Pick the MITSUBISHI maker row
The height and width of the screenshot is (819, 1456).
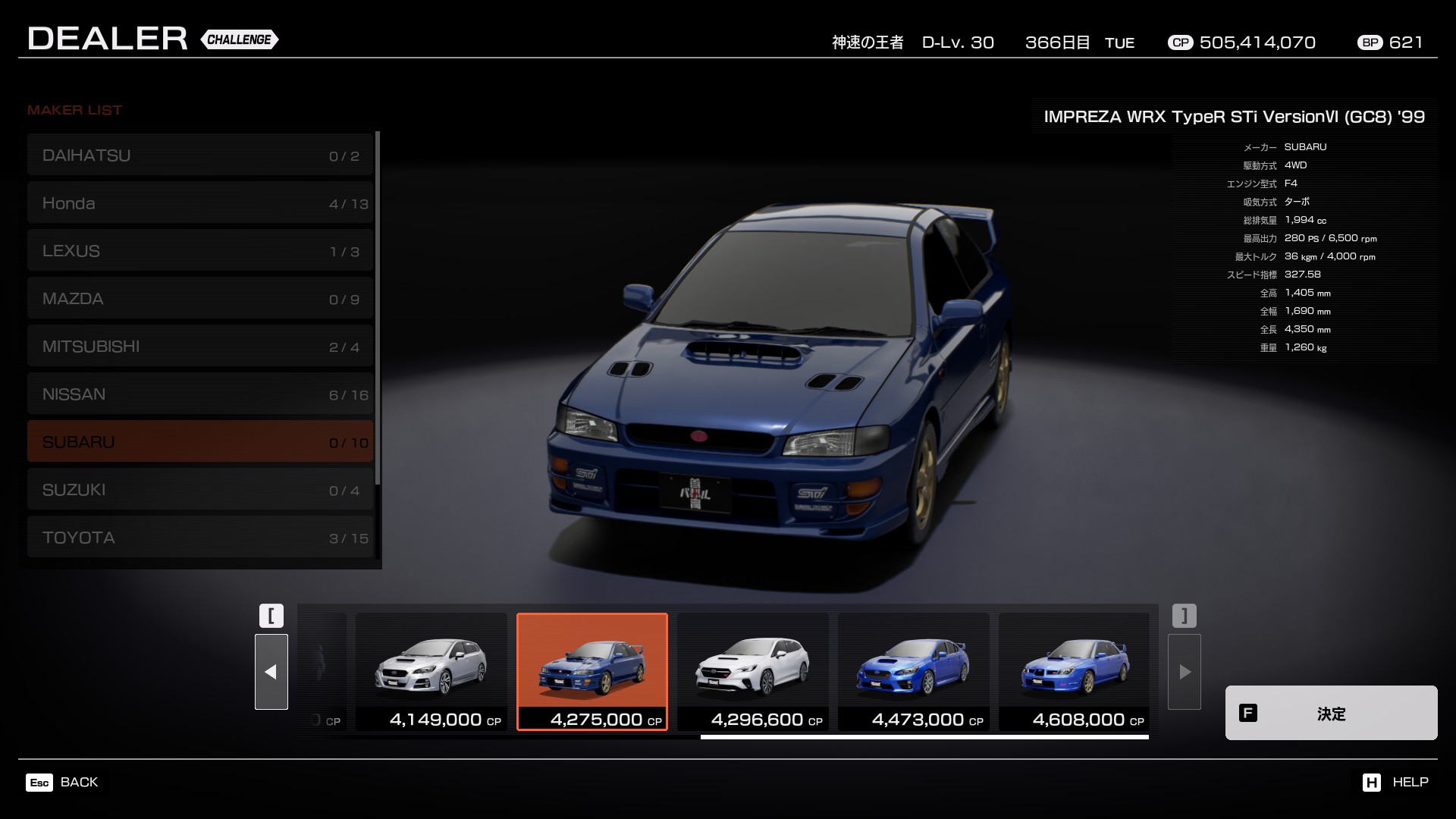(200, 347)
